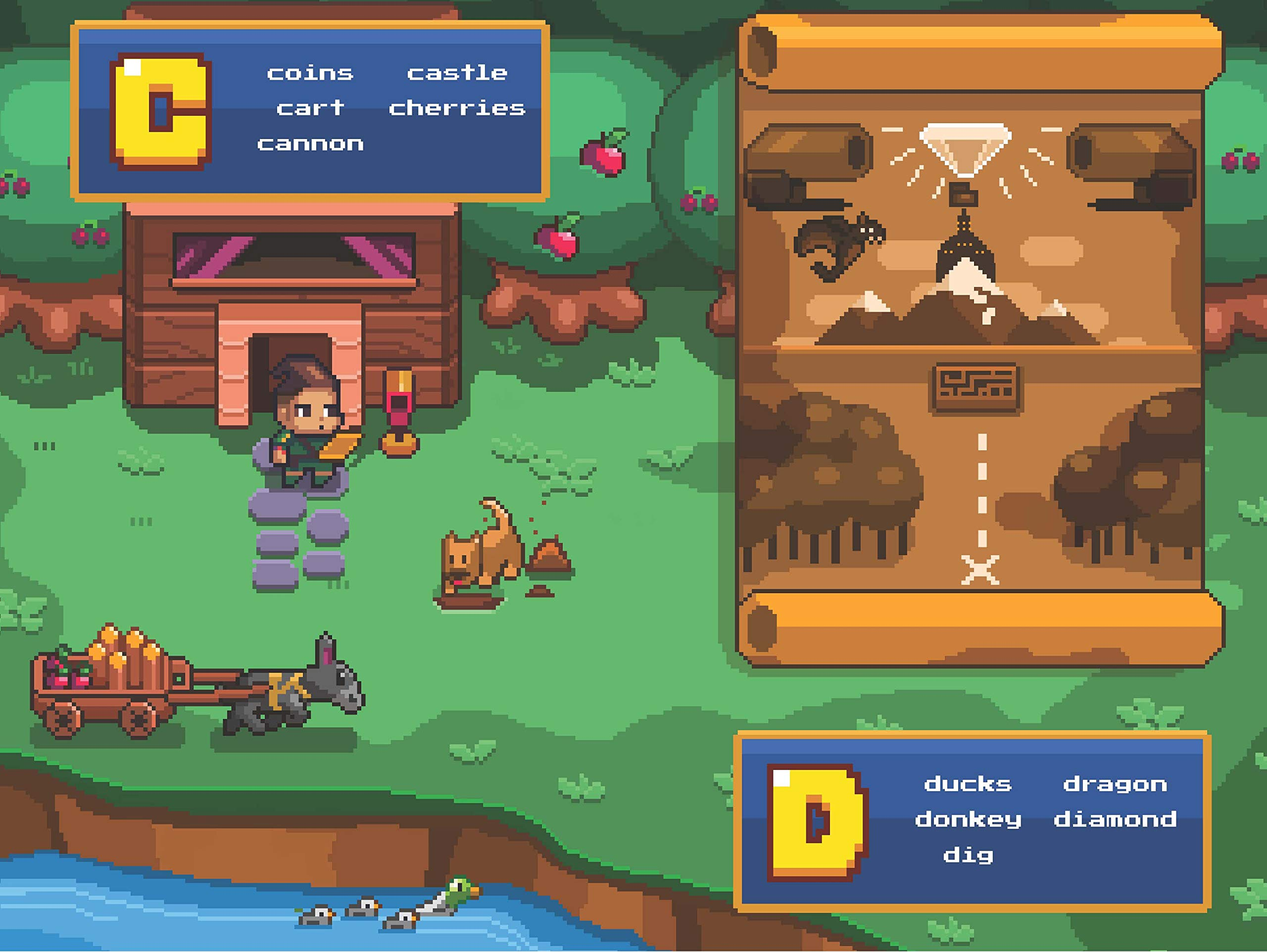1267x952 pixels.
Task: Select the word "diamond"
Action: 1115,820
